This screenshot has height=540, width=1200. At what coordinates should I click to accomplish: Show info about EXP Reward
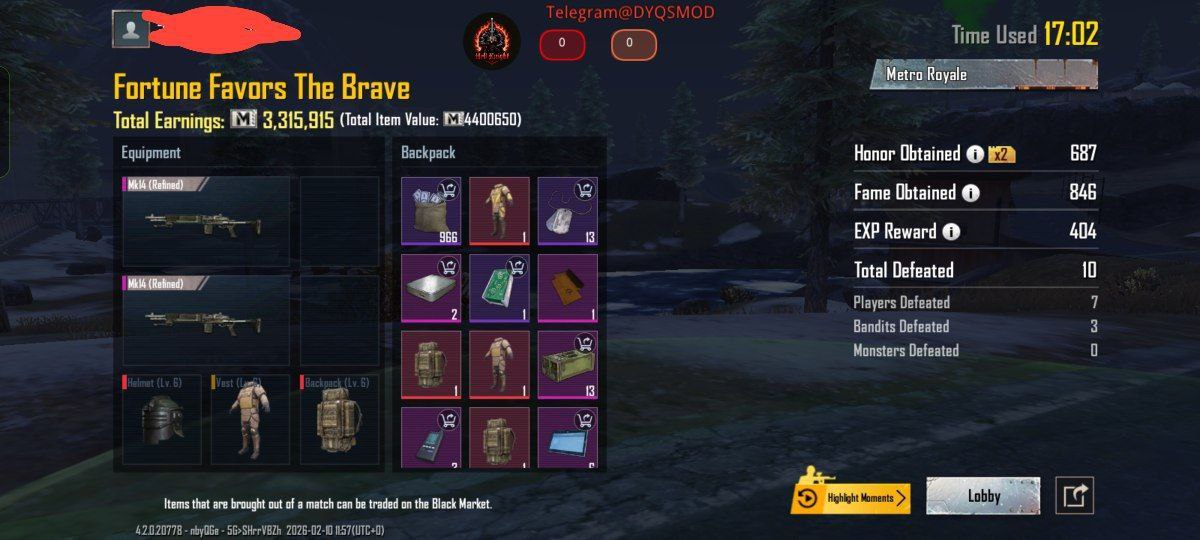(x=950, y=232)
